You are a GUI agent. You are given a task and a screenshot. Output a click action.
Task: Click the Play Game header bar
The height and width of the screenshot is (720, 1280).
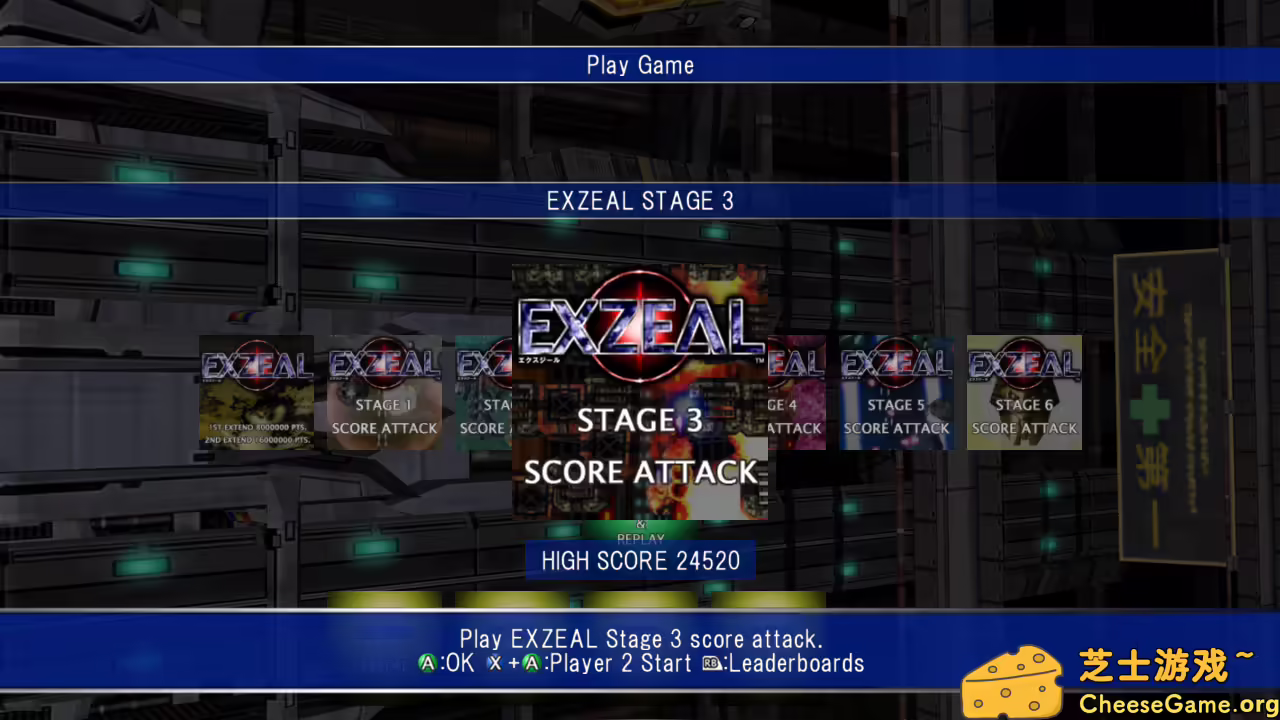coord(640,65)
